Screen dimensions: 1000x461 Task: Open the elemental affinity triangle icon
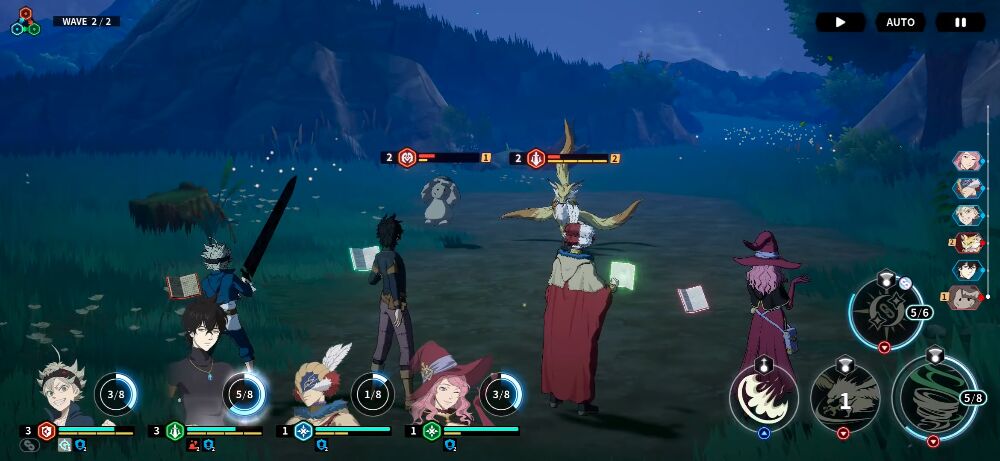(x=26, y=22)
